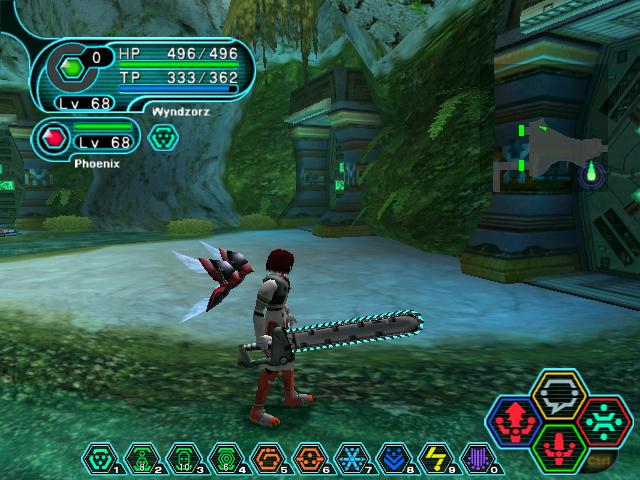Activate the green hexagon icon in slot 4

[x=226, y=457]
